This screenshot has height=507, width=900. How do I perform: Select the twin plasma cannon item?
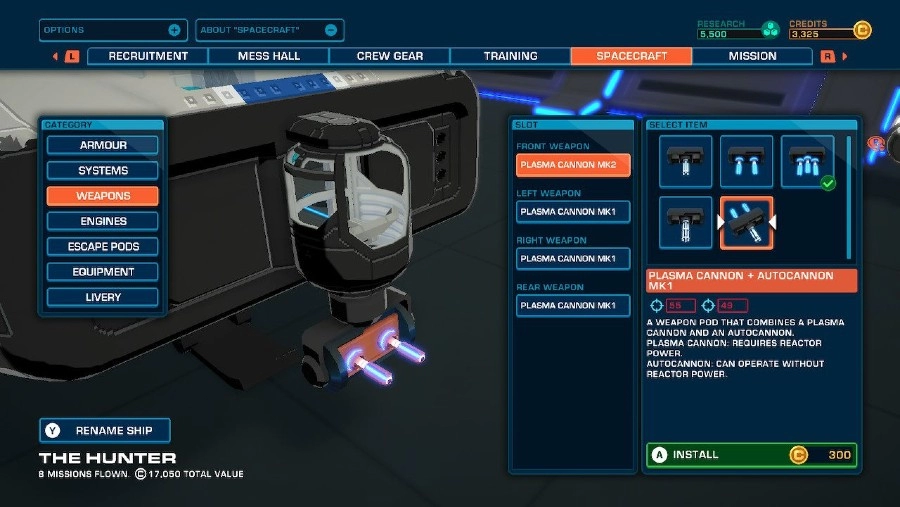[x=747, y=161]
